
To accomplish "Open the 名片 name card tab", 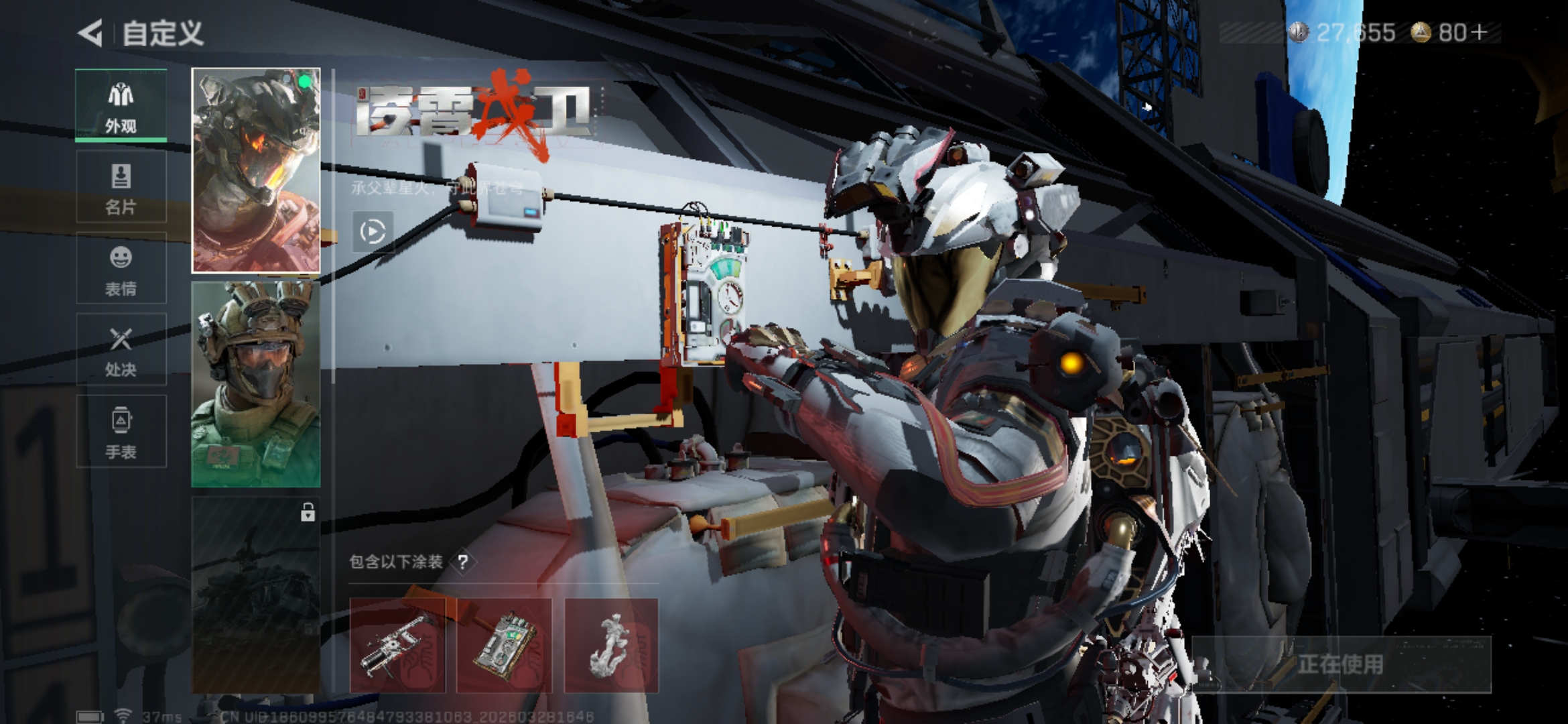I will 121,187.
